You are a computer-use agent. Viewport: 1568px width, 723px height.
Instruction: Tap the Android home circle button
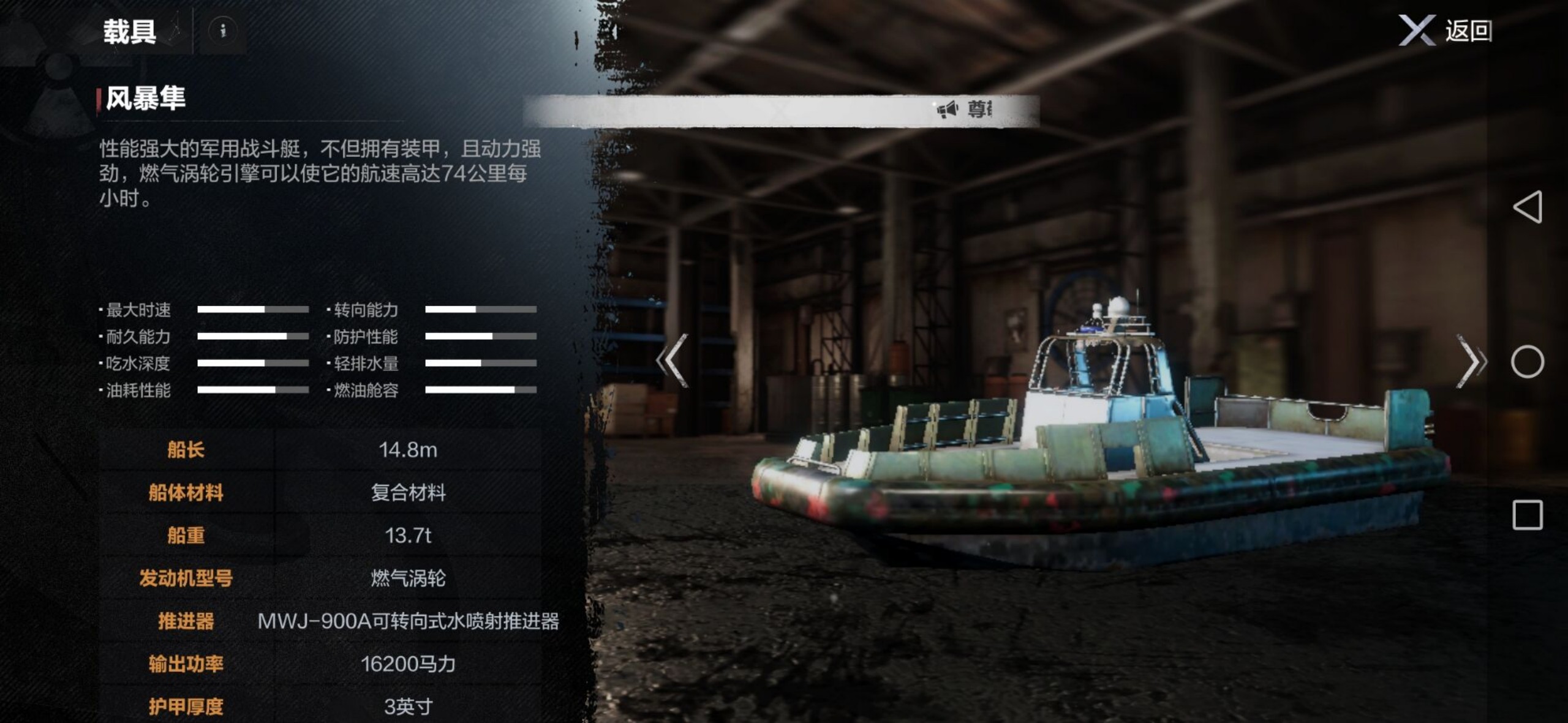pos(1527,362)
